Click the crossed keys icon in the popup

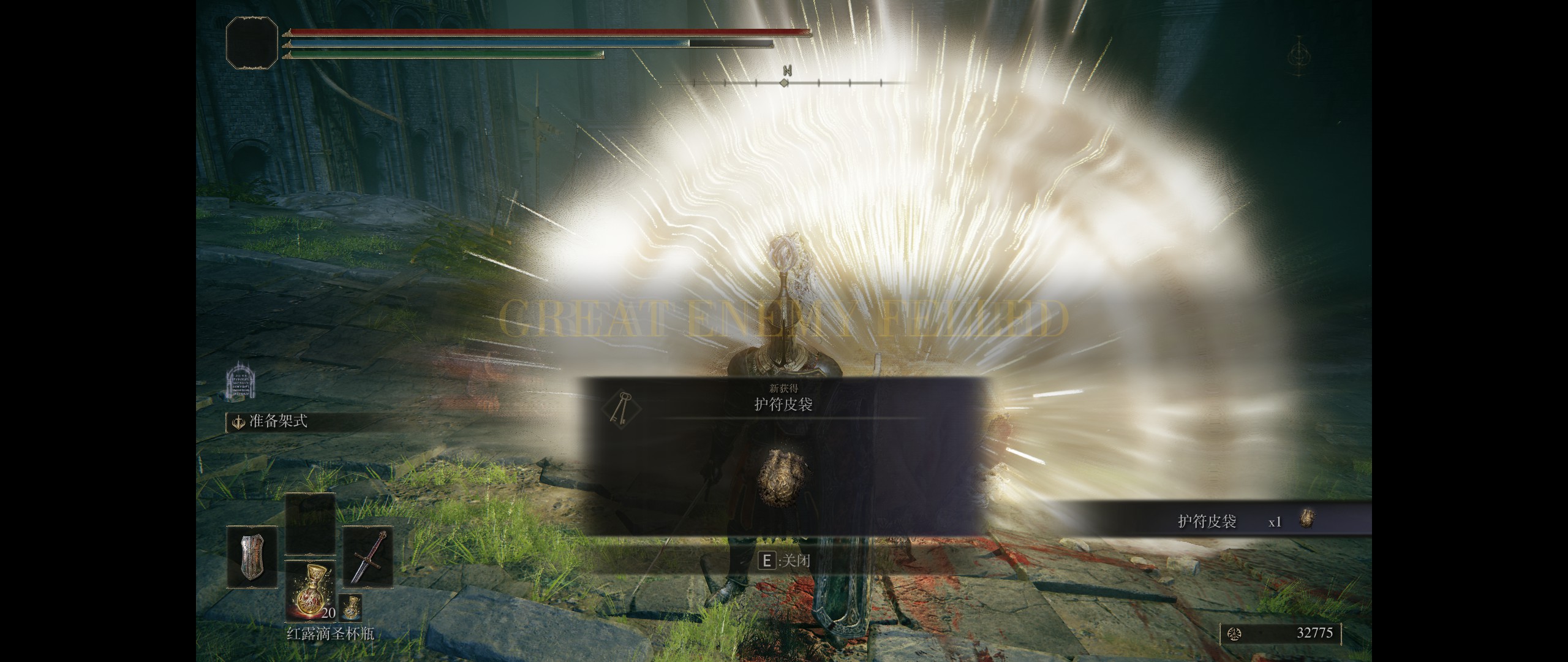coord(621,408)
